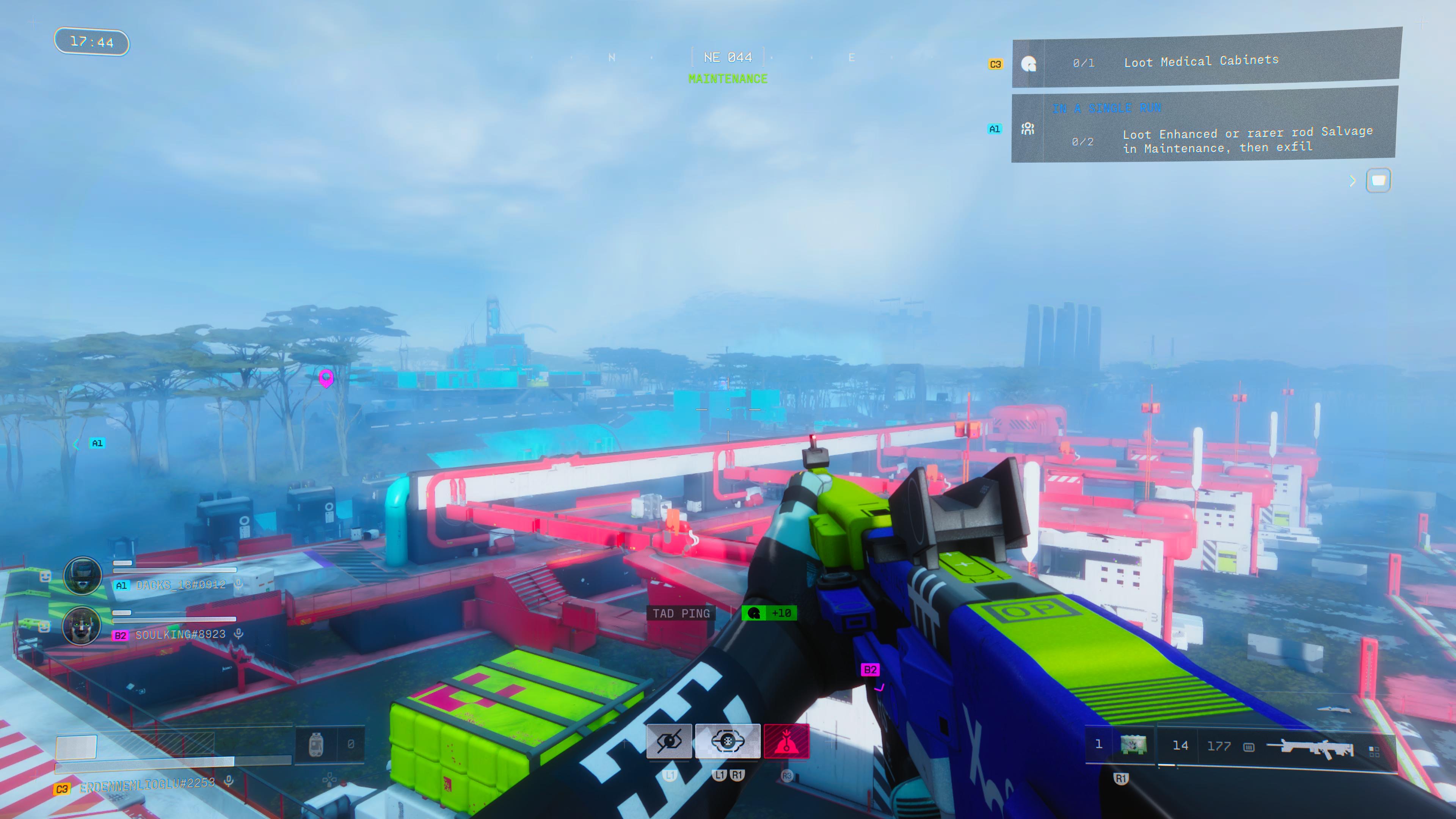Select the equipped rifle weapon icon
This screenshot has width=1456, height=819.
[1310, 747]
